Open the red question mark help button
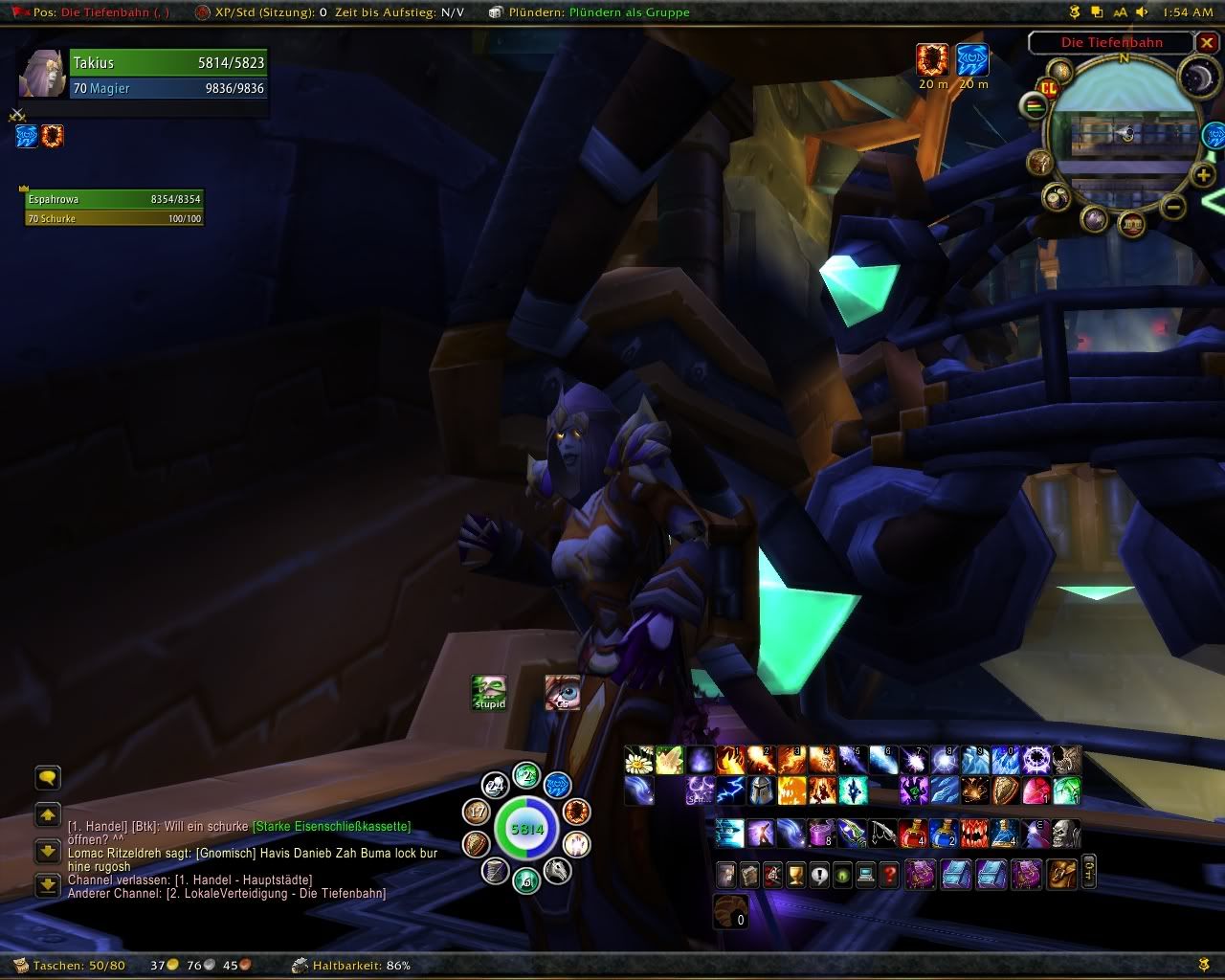1225x980 pixels. coord(890,874)
